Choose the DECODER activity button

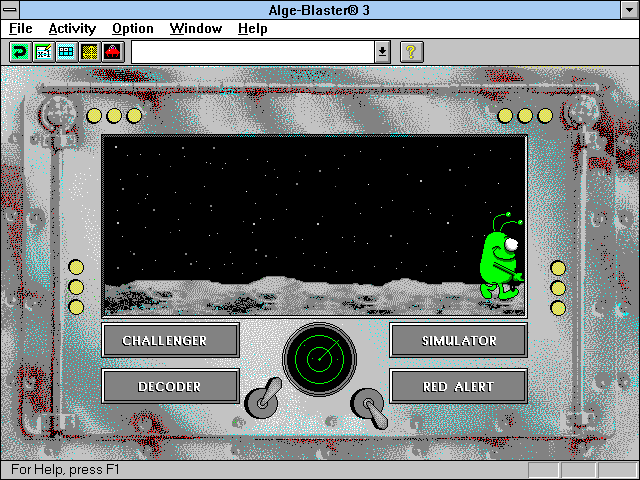tap(170, 386)
